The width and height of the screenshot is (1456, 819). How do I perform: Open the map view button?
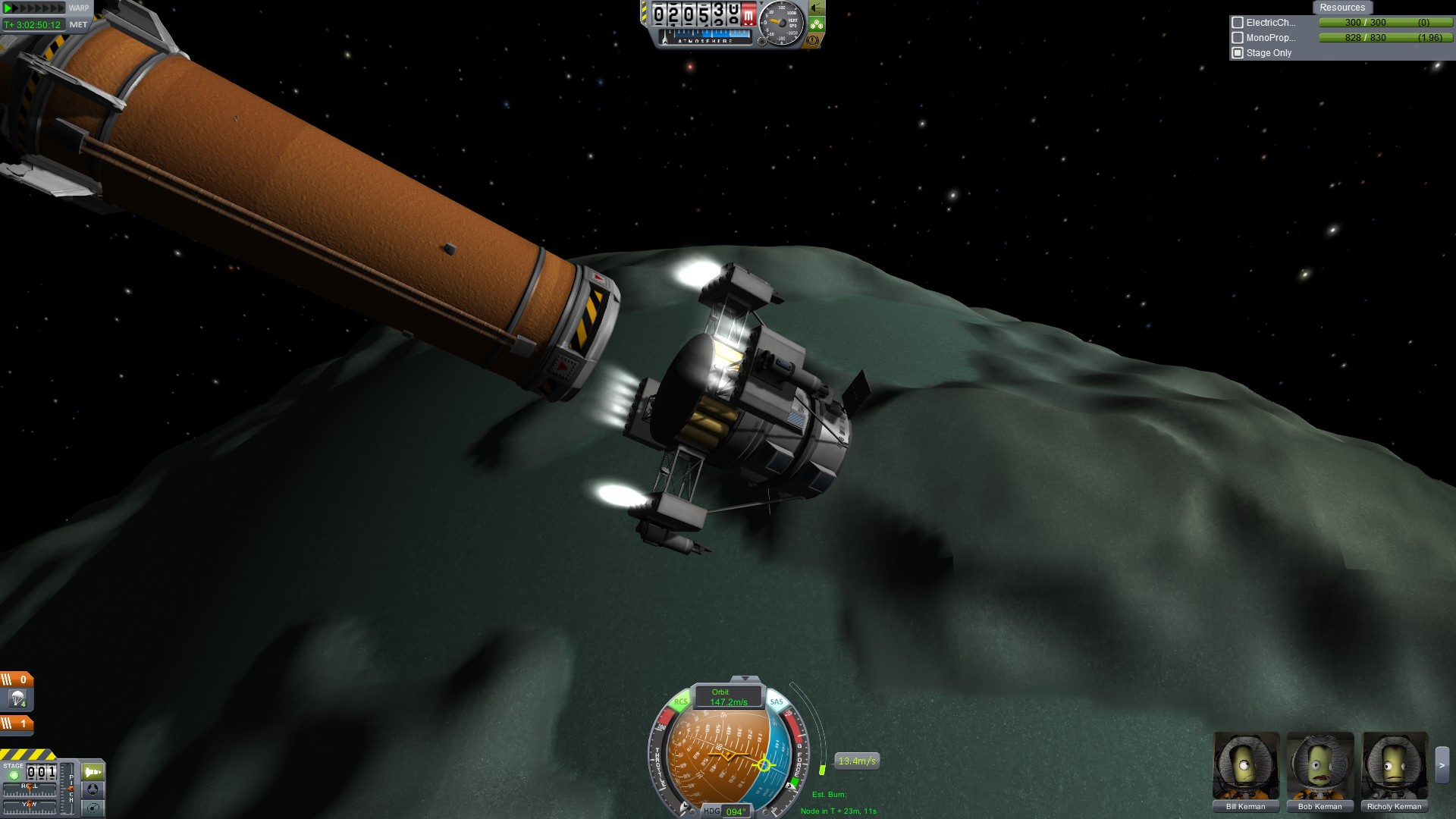93,808
